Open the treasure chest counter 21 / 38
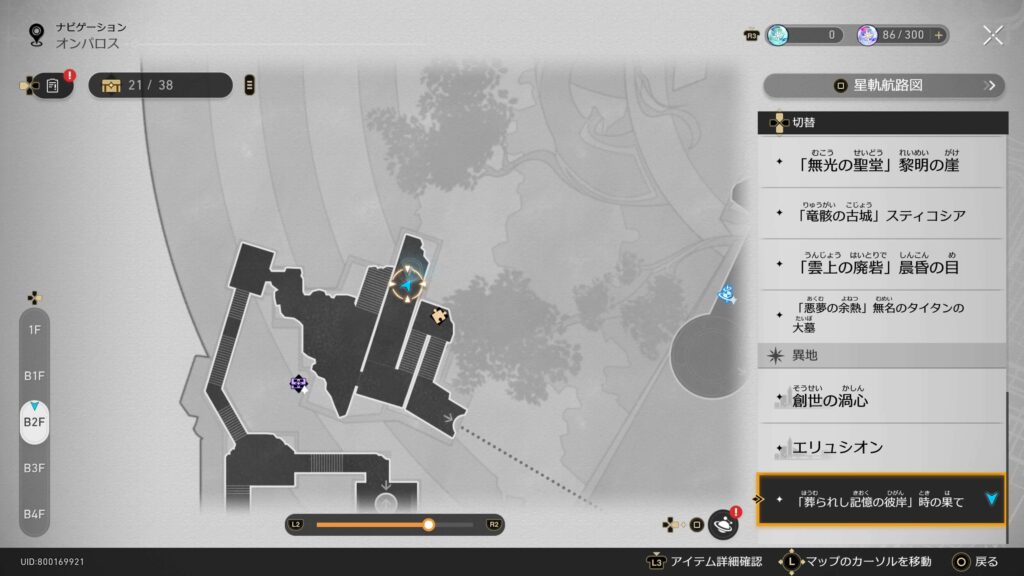The height and width of the screenshot is (576, 1024). coord(160,85)
